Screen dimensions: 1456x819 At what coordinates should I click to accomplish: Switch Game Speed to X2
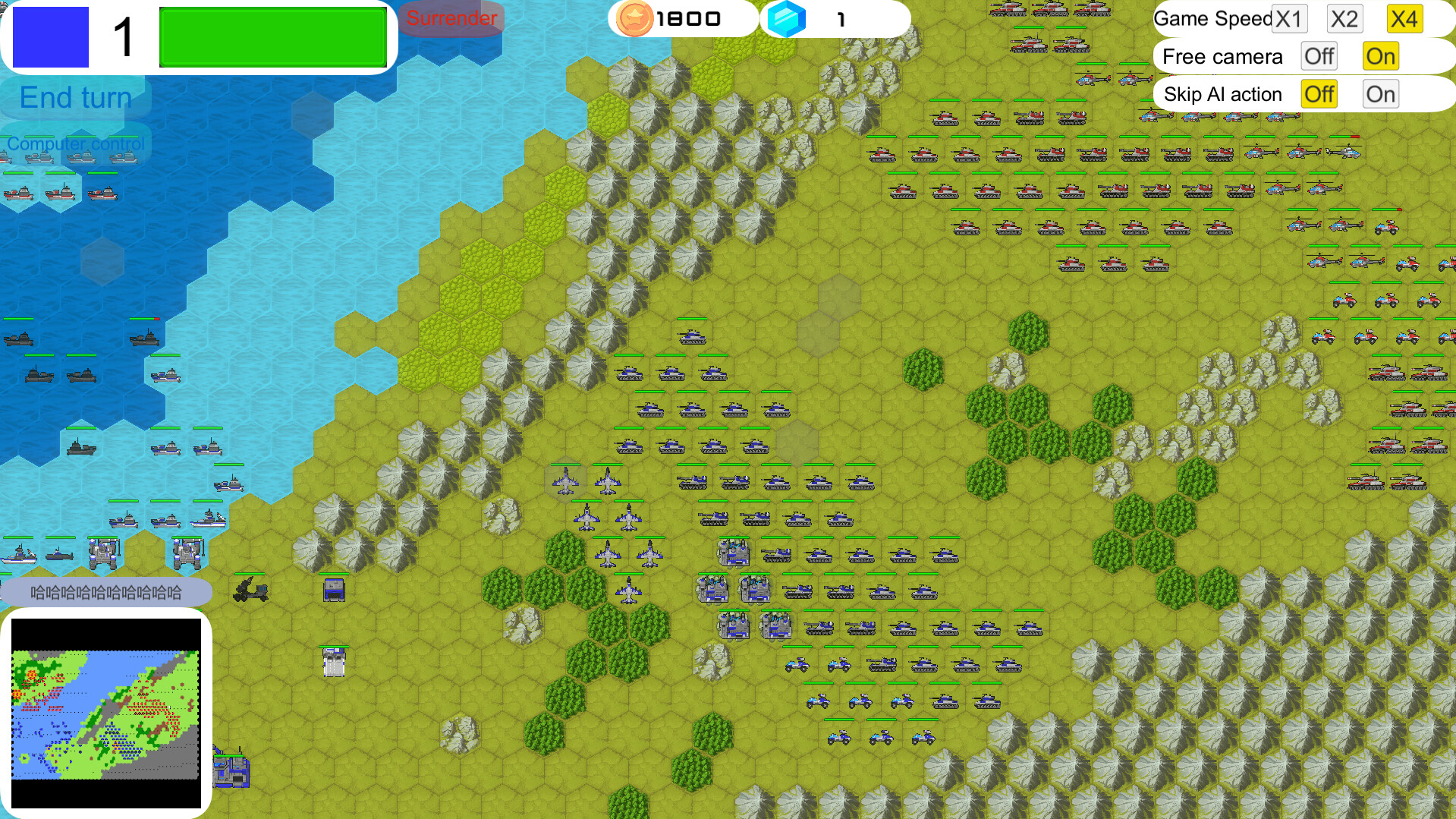coord(1344,18)
